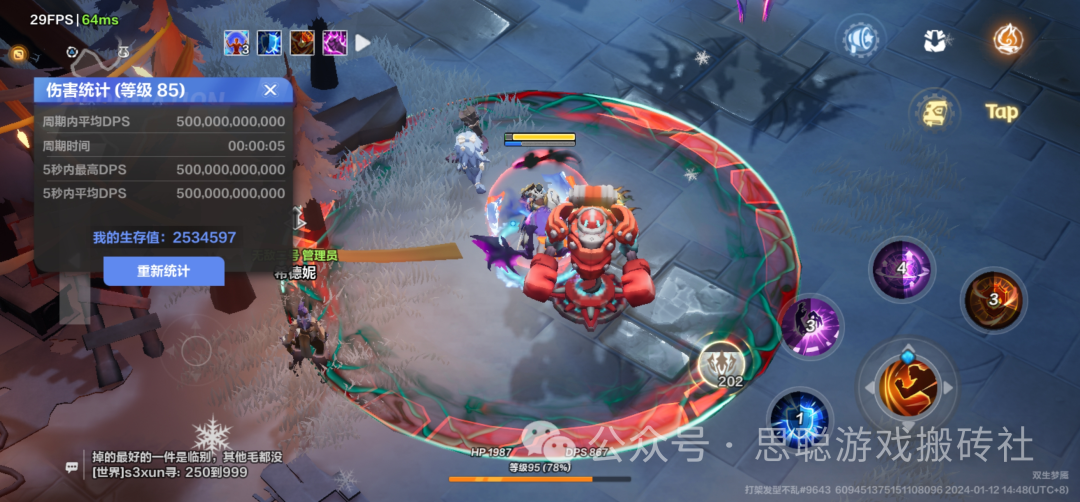Click the blue 重新统计 restart button
Image resolution: width=1080 pixels, height=502 pixels.
click(164, 271)
